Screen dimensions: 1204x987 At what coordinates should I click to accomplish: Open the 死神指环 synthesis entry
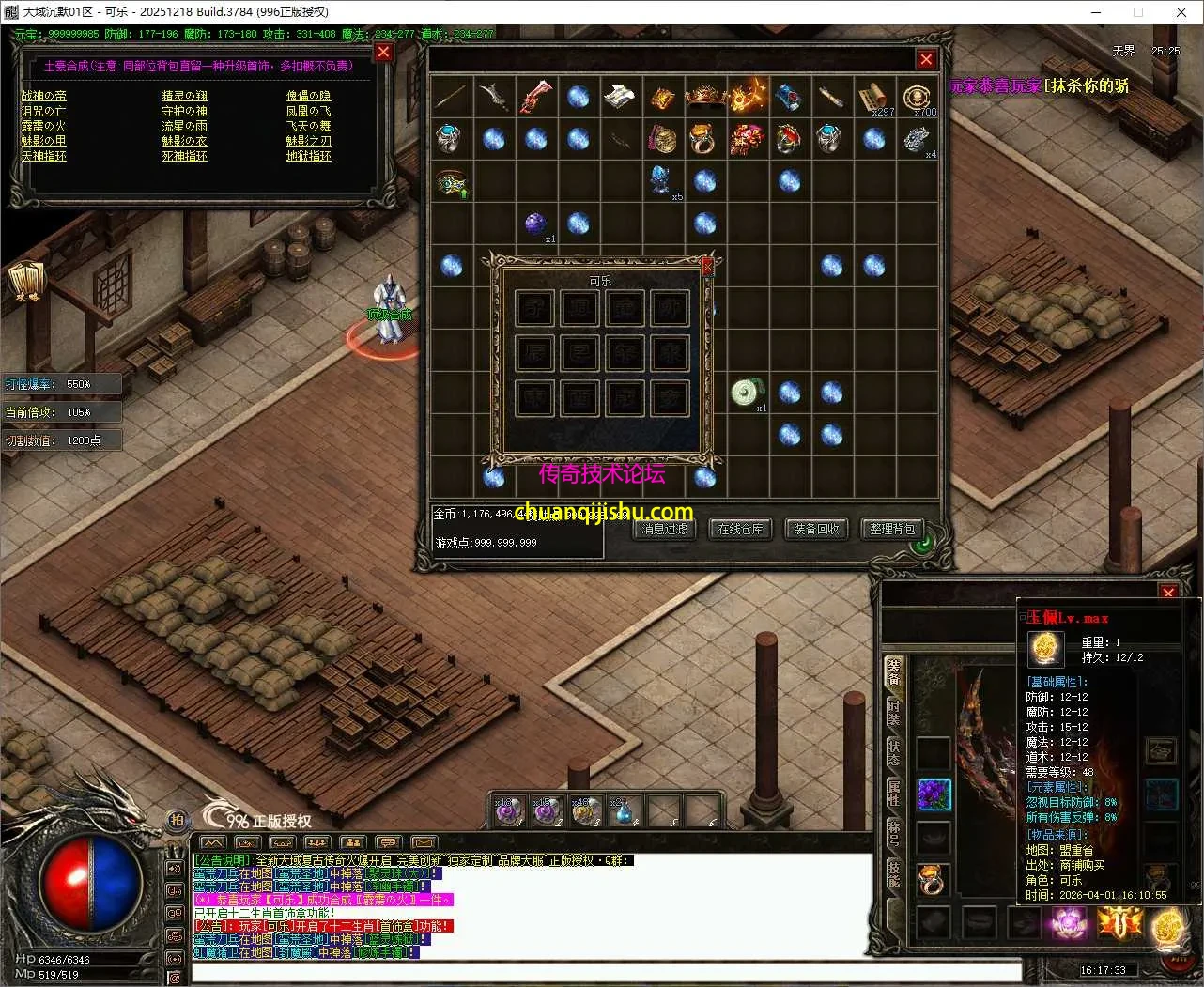[x=184, y=156]
